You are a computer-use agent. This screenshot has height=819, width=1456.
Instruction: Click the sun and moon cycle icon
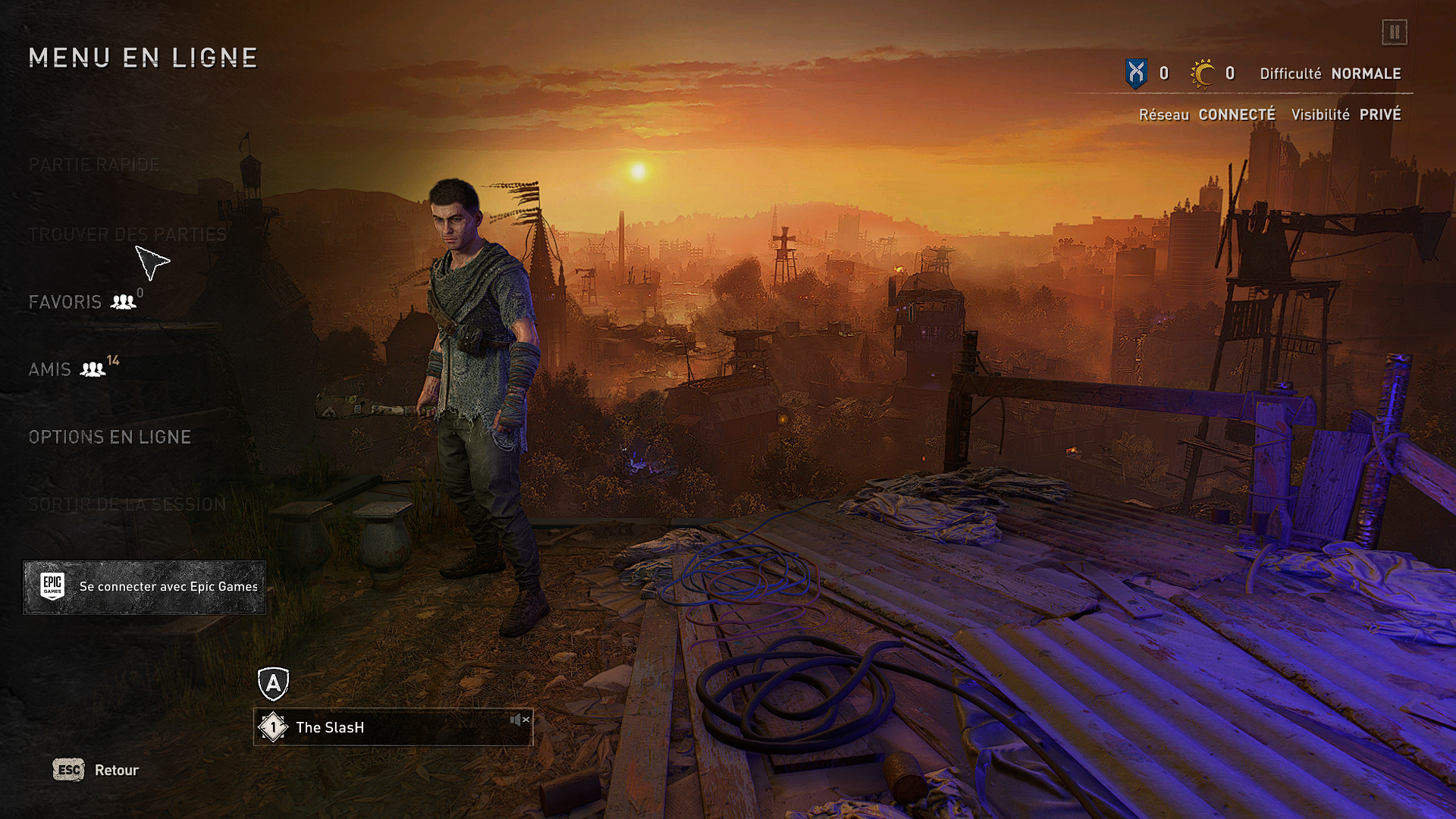coord(1201,73)
